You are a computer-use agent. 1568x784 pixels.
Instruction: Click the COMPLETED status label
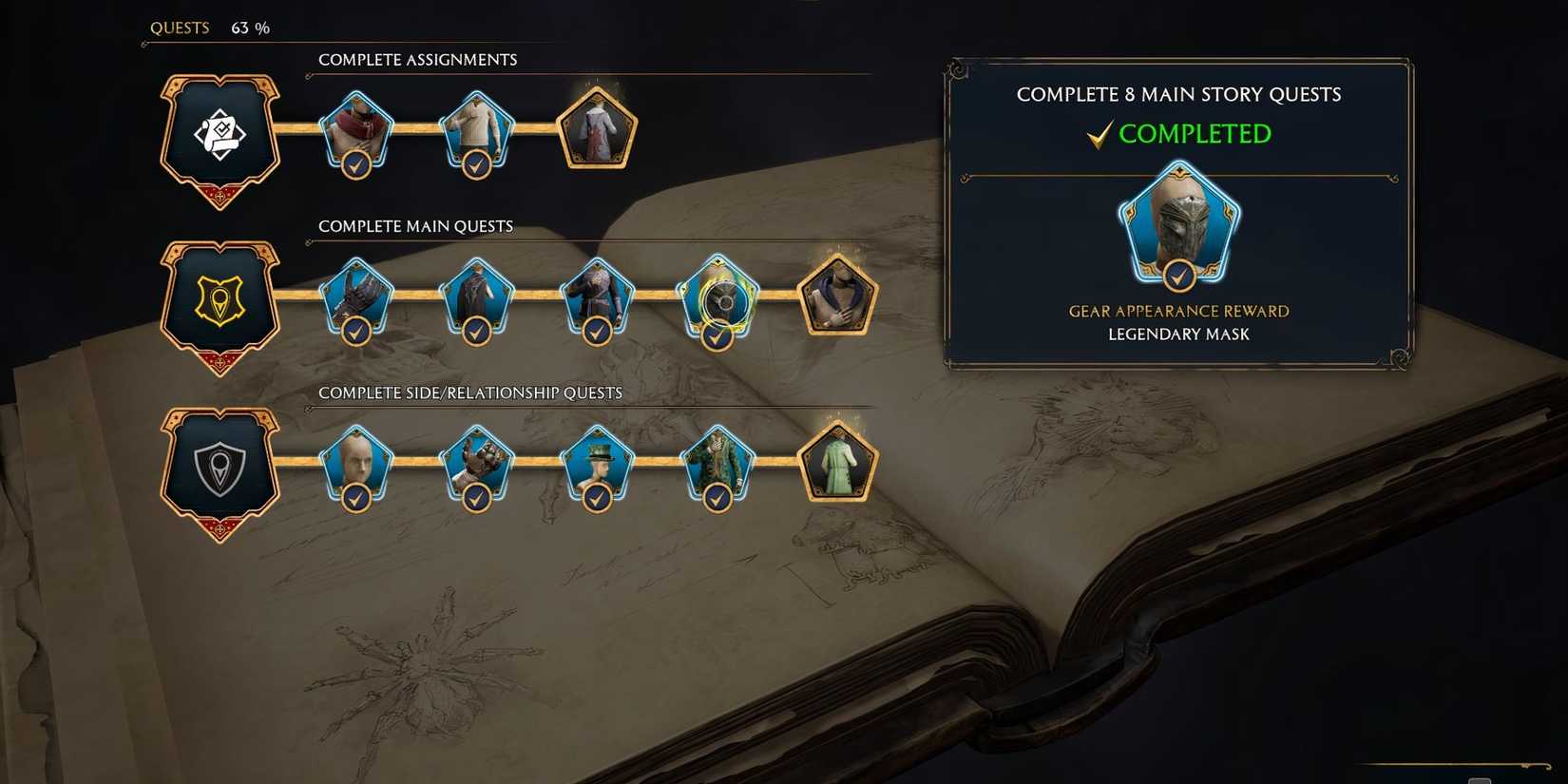tap(1195, 134)
